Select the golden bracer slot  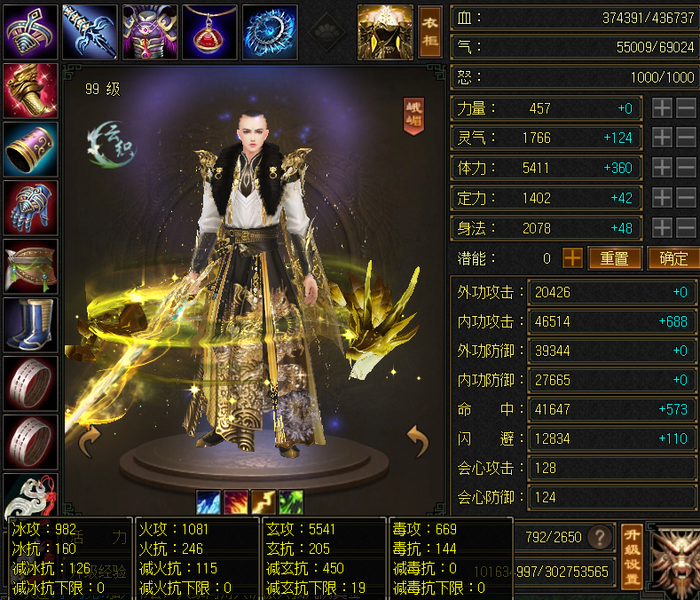(x=30, y=91)
